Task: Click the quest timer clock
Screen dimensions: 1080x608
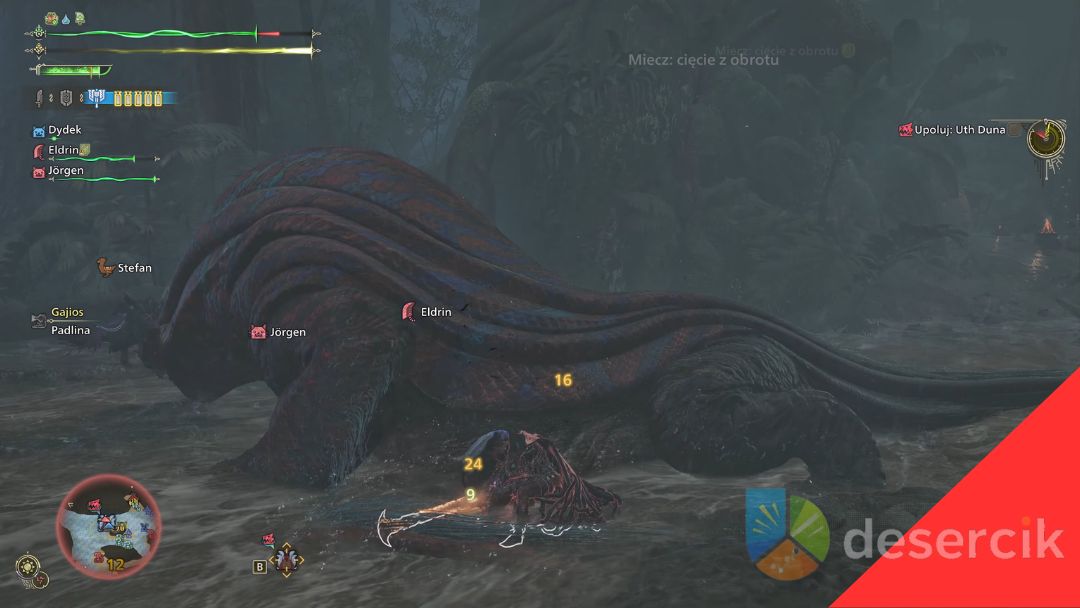Action: click(1044, 136)
